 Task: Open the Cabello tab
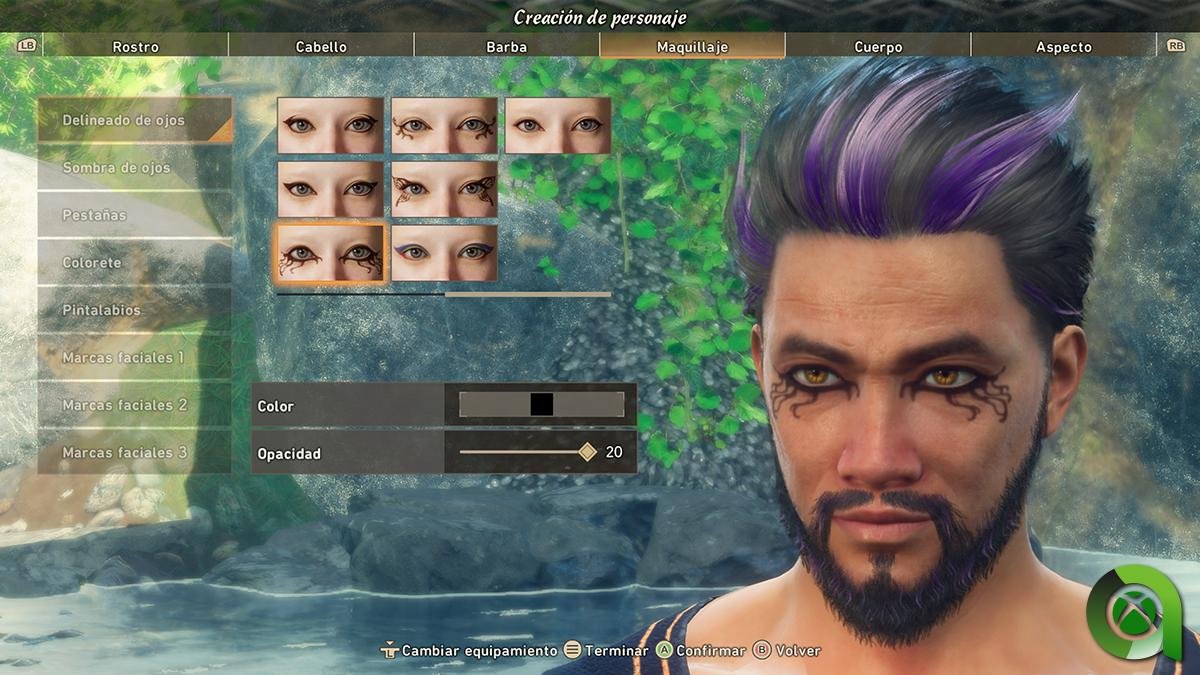(321, 47)
